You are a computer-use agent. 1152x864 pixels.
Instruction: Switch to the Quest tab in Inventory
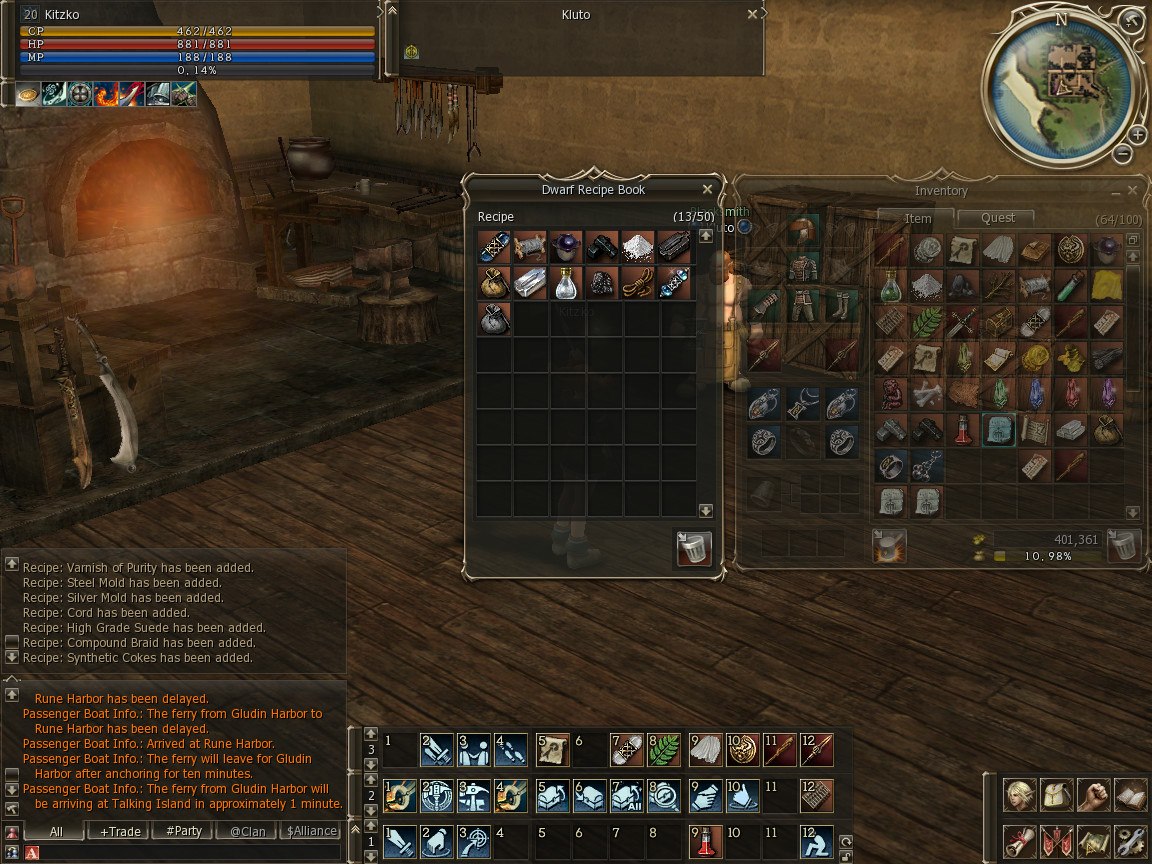point(997,218)
